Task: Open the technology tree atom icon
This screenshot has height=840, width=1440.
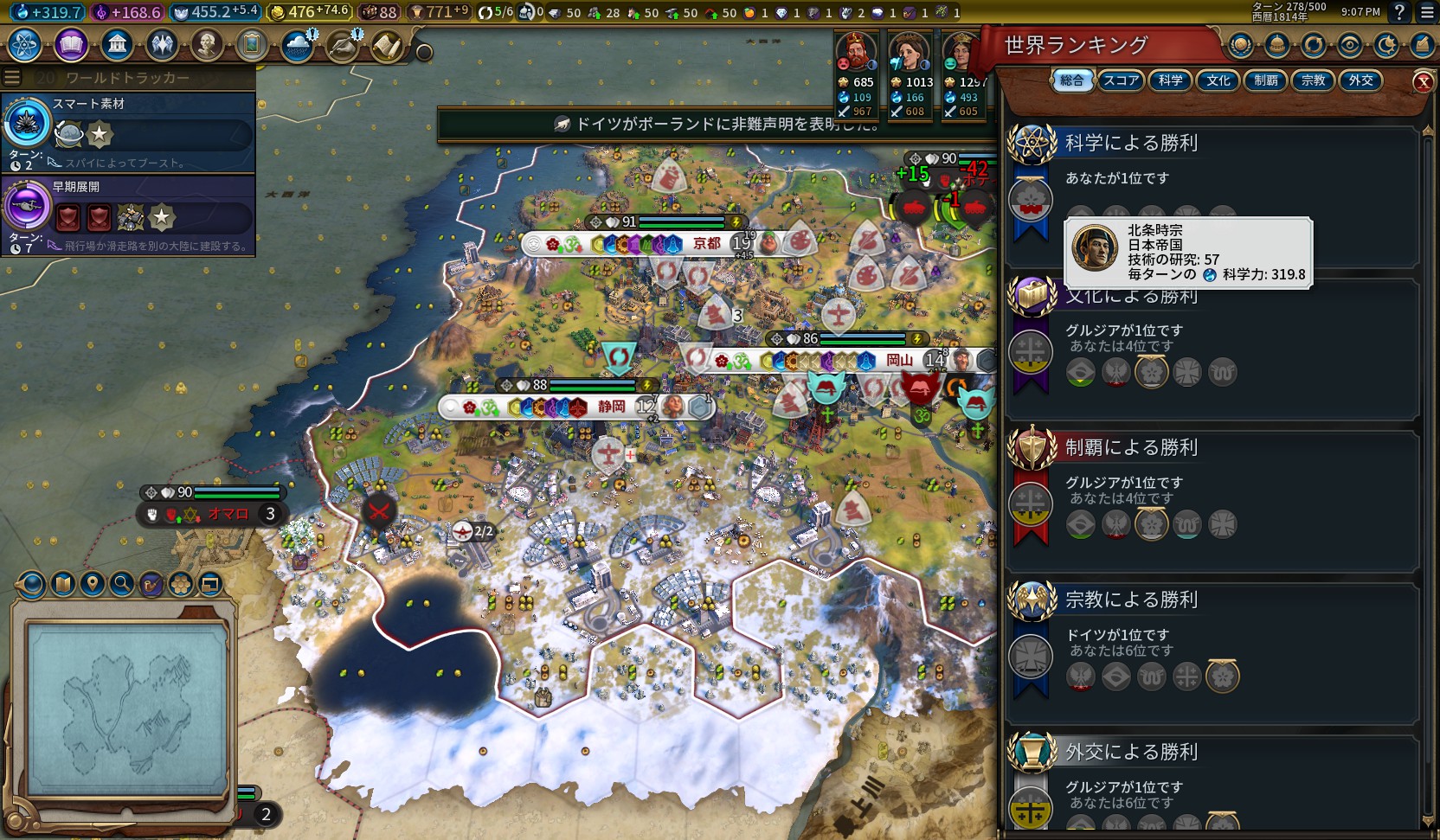Action: point(25,44)
